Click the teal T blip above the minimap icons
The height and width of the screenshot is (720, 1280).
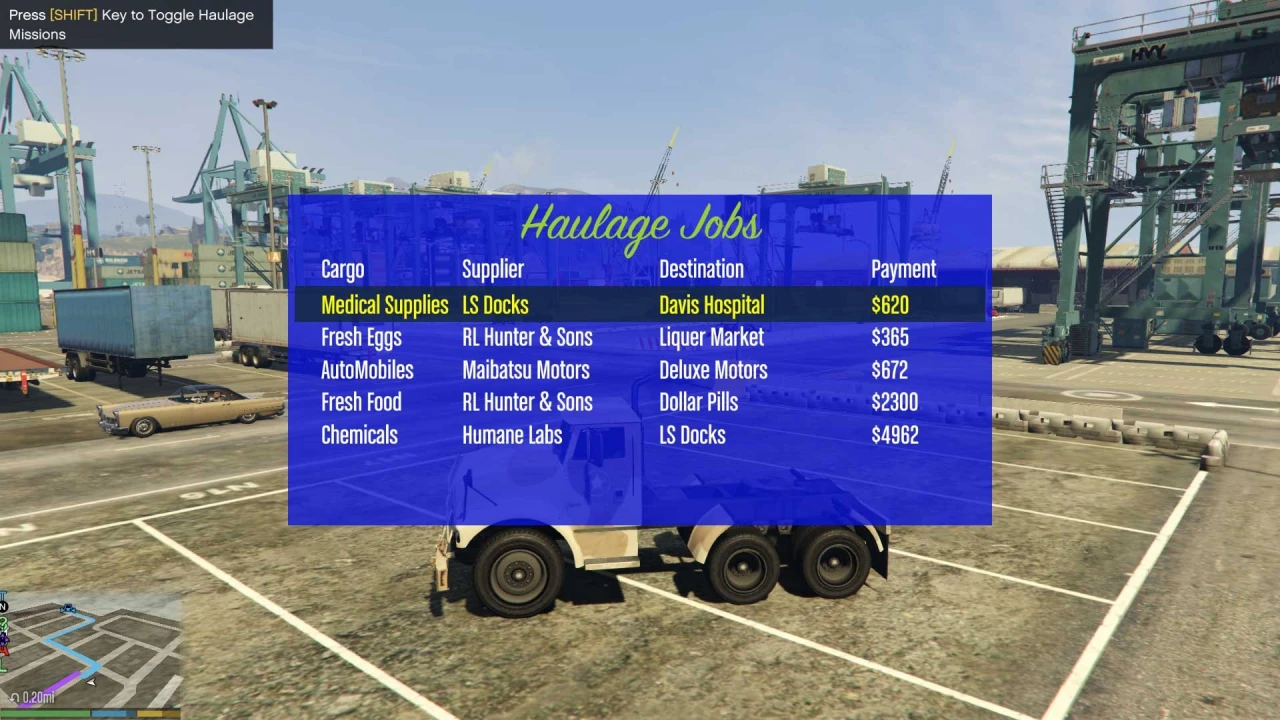coord(3,594)
